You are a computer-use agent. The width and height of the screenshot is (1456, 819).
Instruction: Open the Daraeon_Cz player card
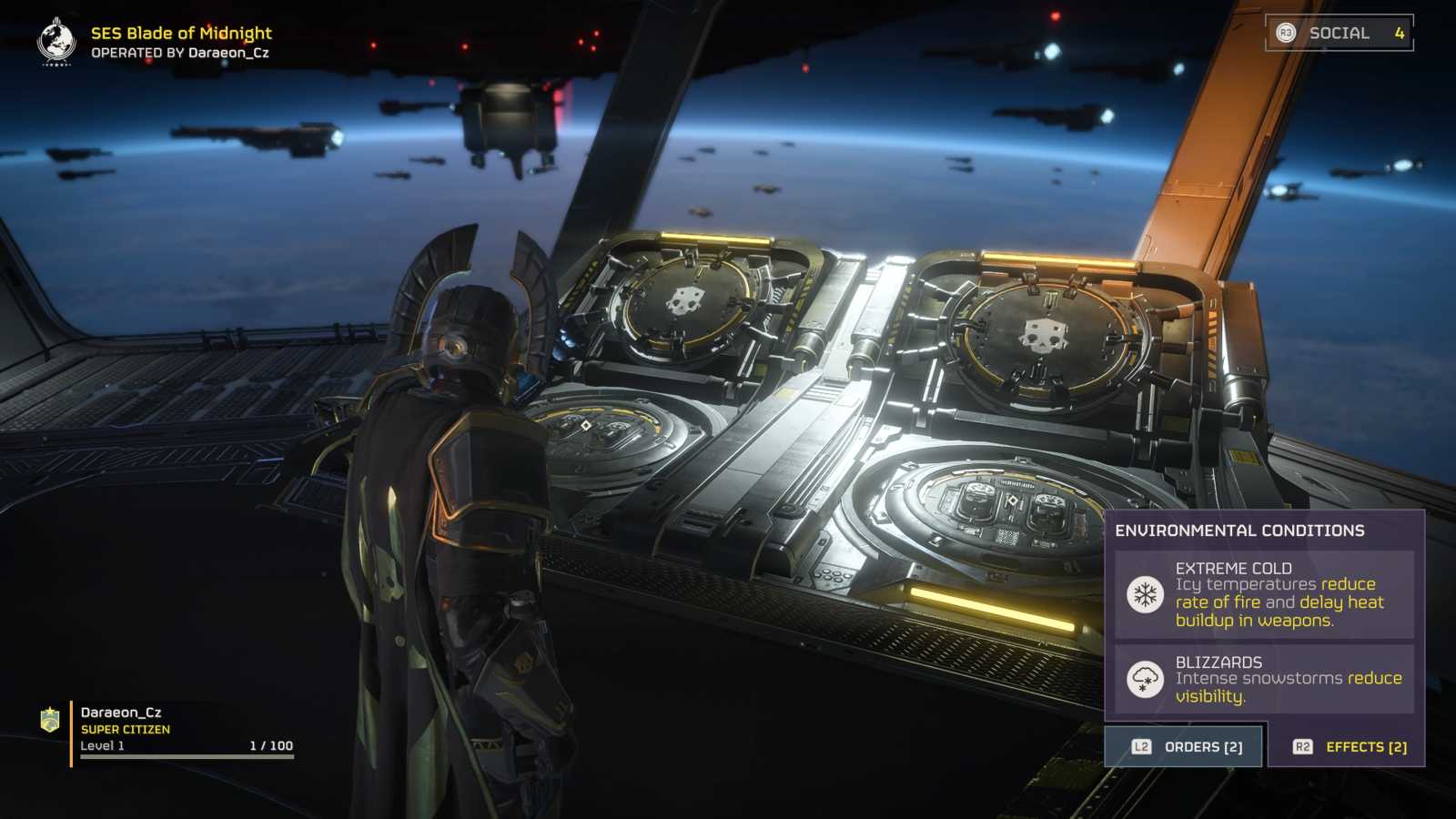coord(168,729)
